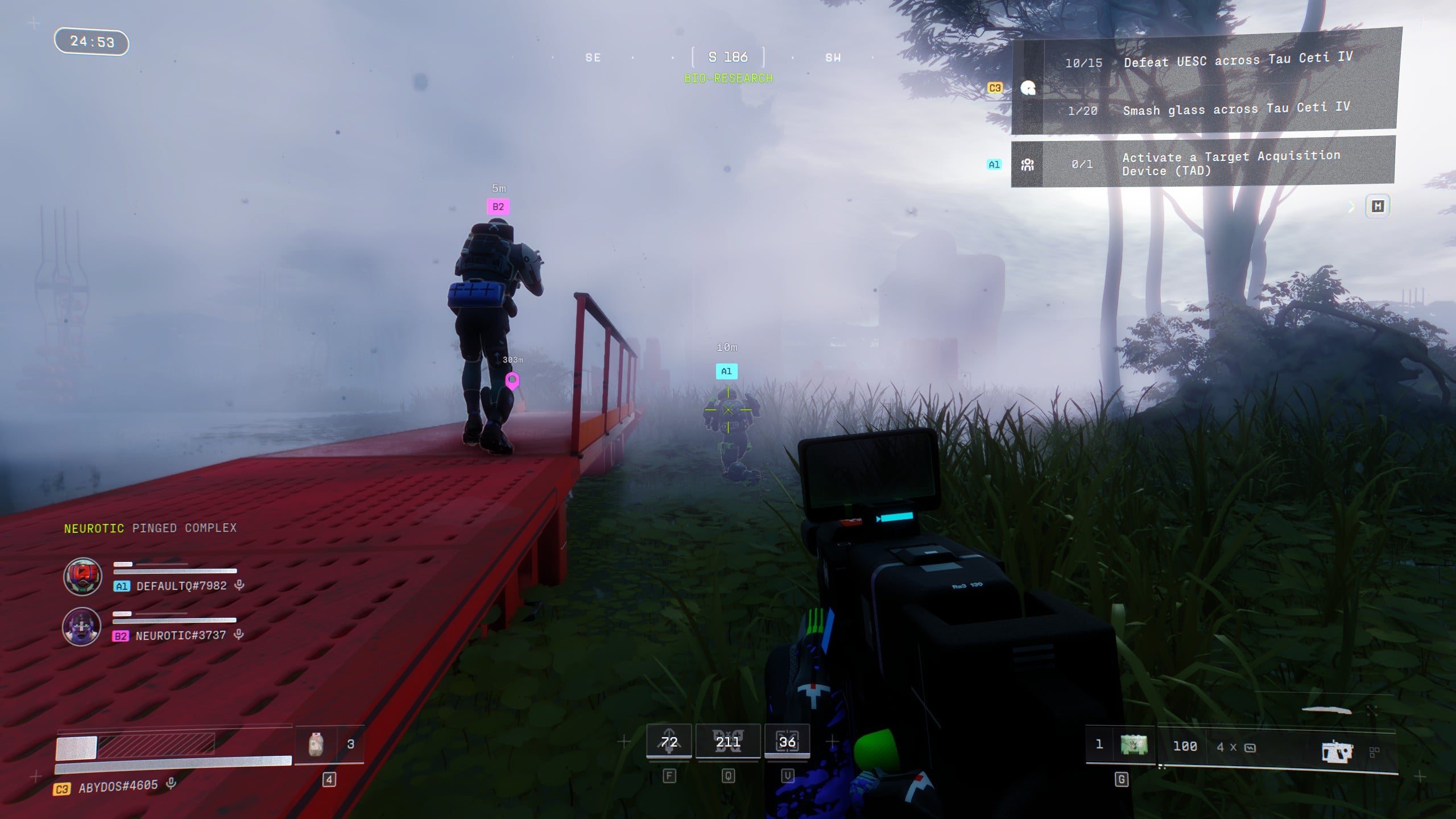The height and width of the screenshot is (819, 1456).
Task: Click DEFAULTQ#7982's squad portrait
Action: tap(82, 577)
